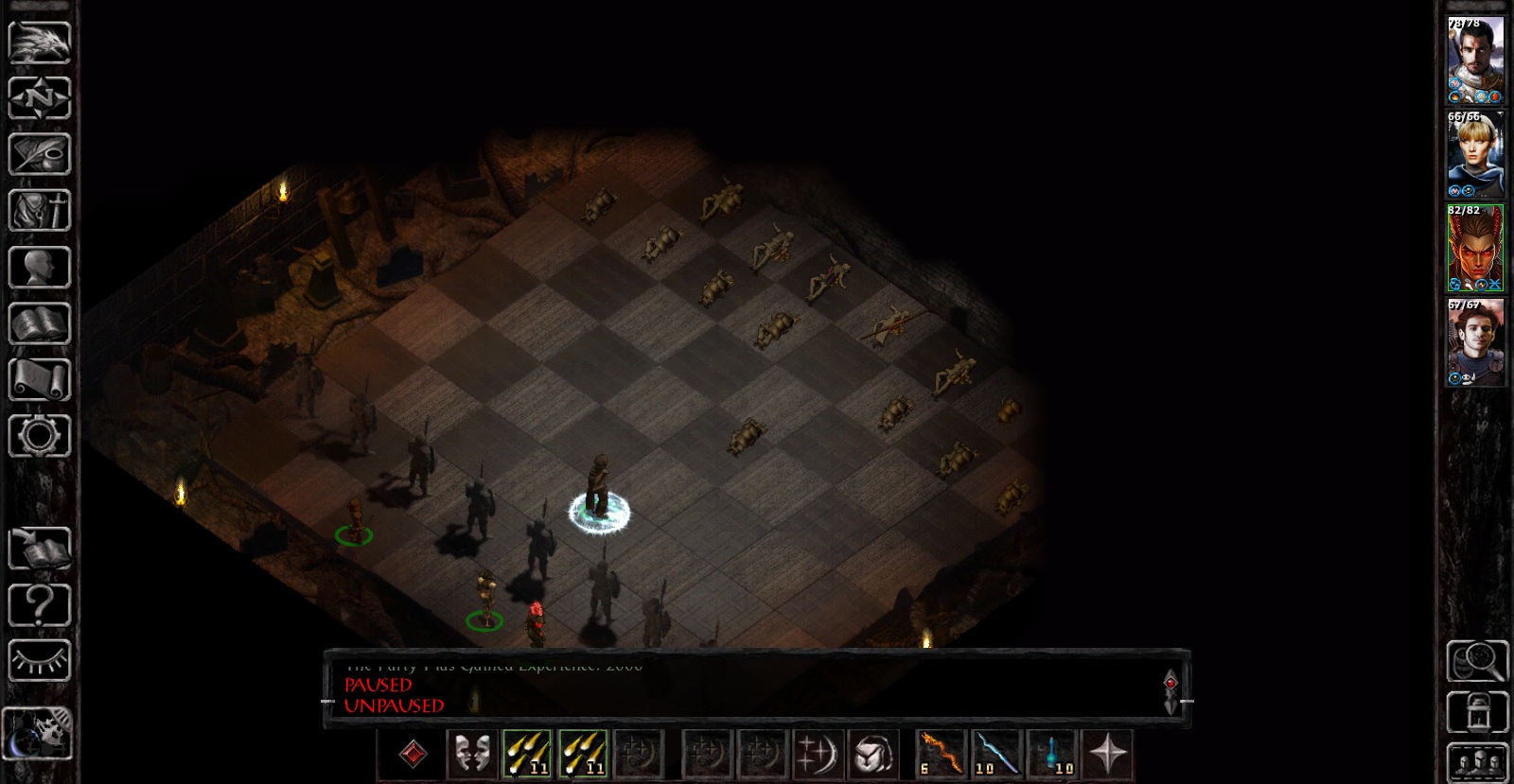Open the journal quill icon
1514x784 pixels.
(x=40, y=155)
